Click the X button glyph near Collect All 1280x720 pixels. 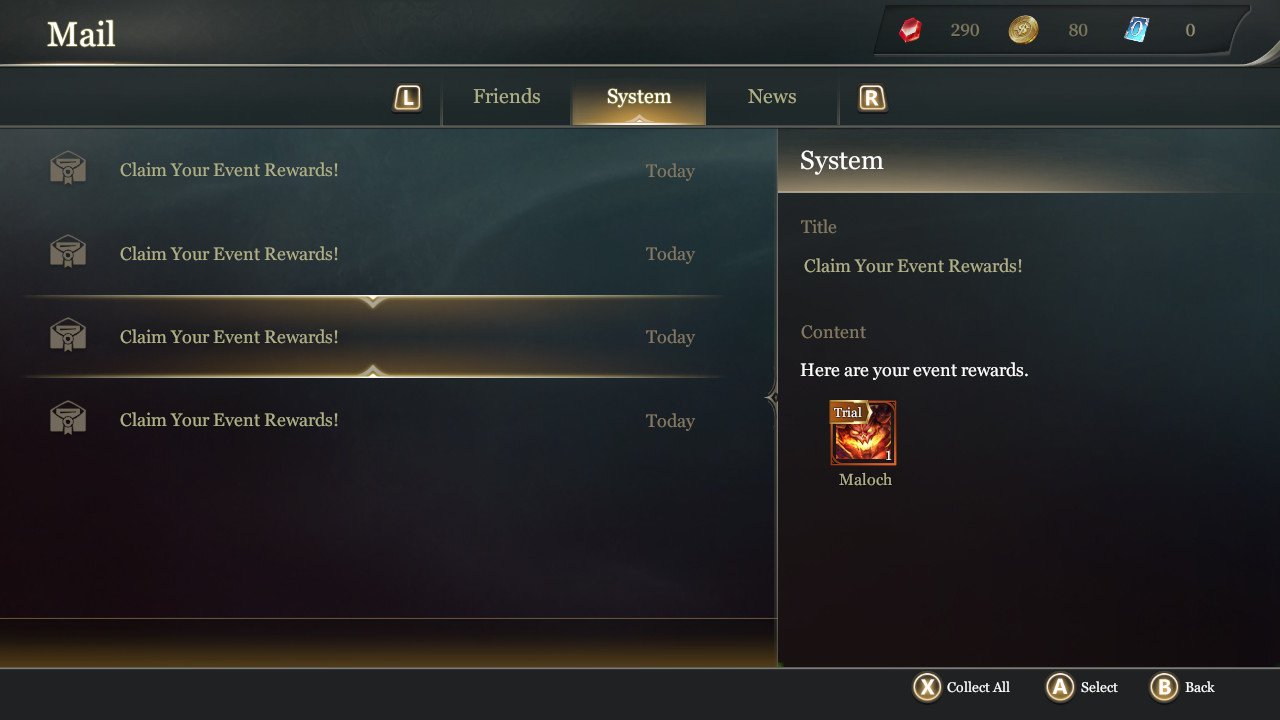(927, 687)
